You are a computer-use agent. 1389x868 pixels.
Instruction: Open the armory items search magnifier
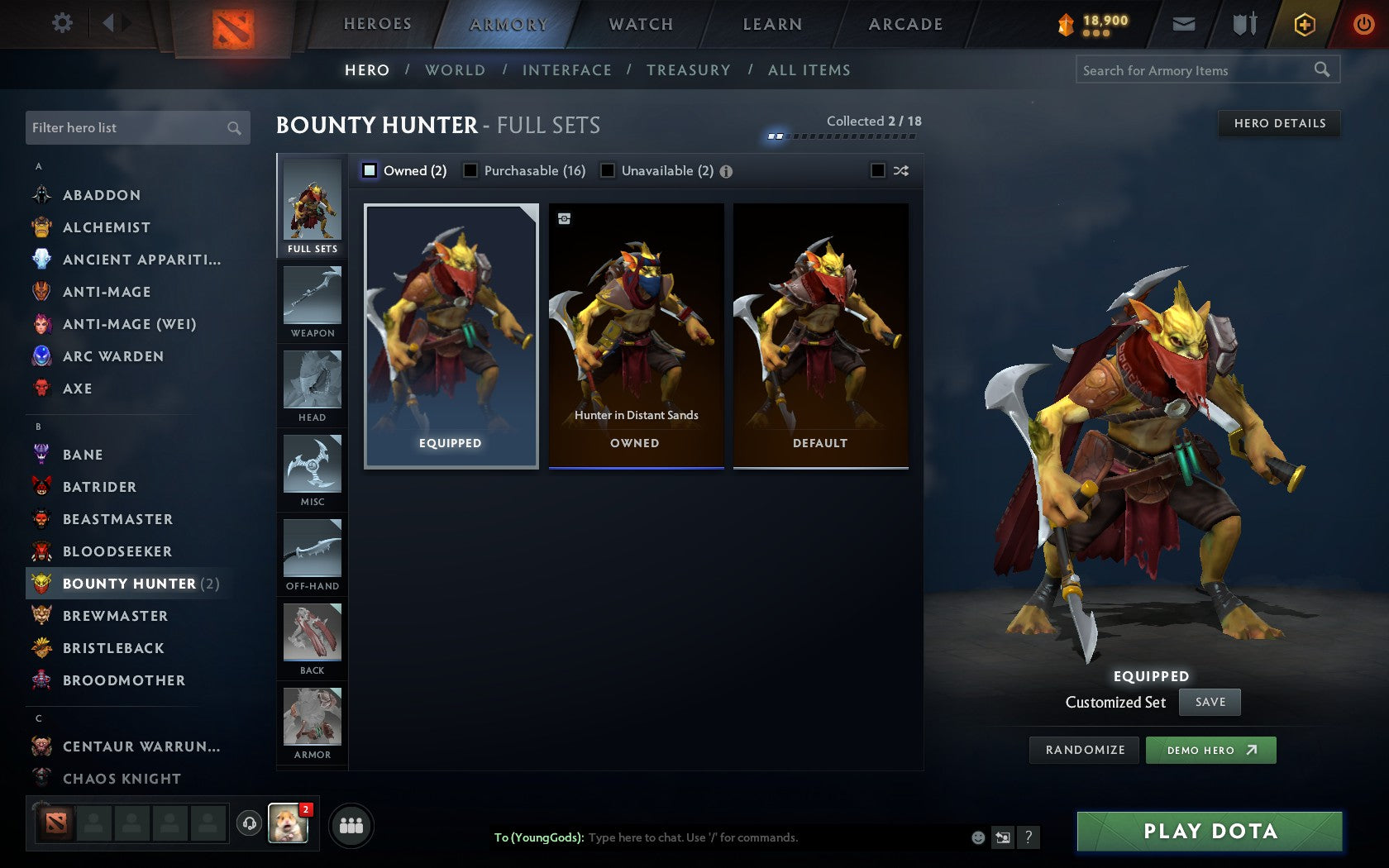[1320, 70]
